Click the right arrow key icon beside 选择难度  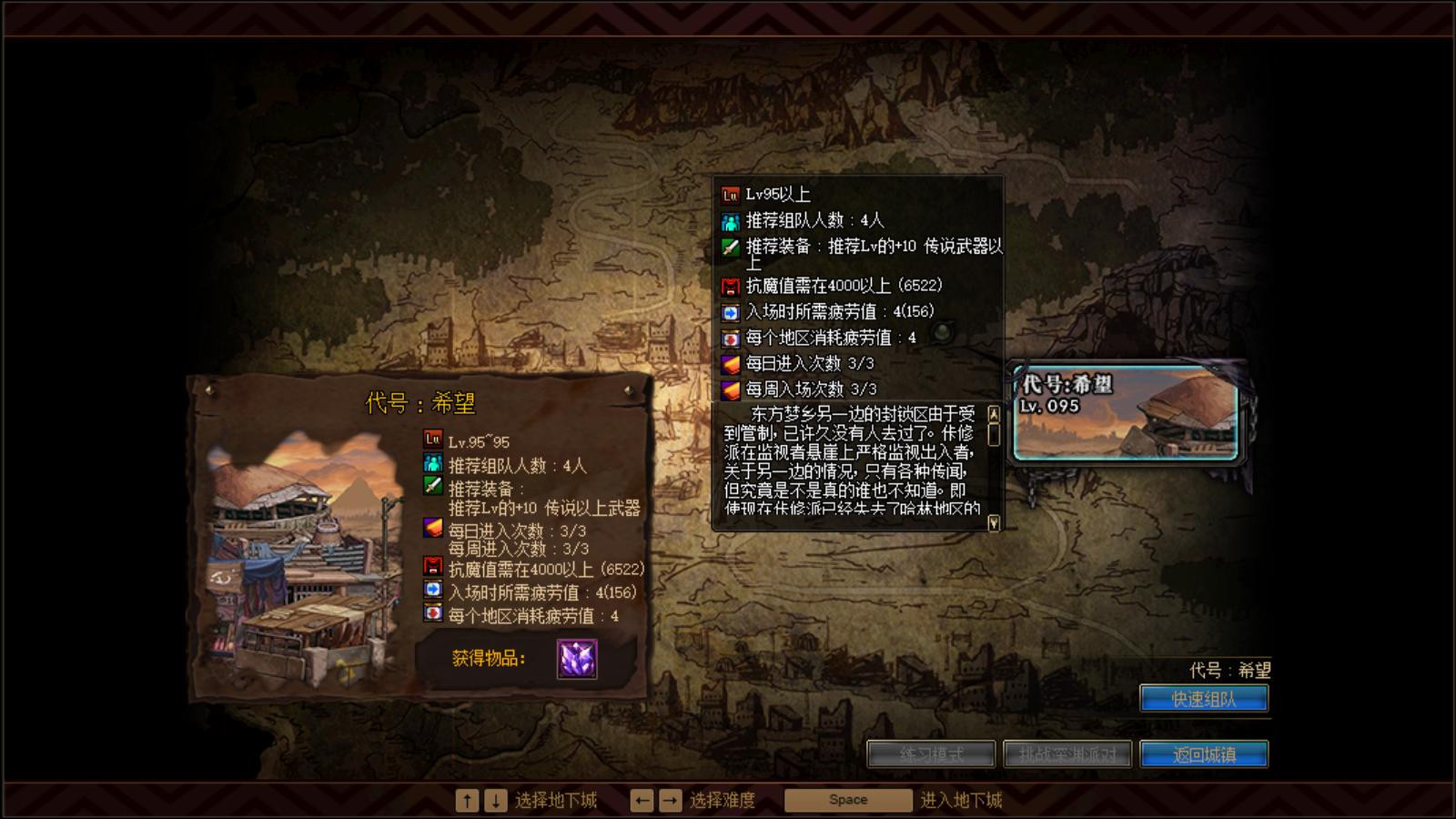click(x=670, y=799)
